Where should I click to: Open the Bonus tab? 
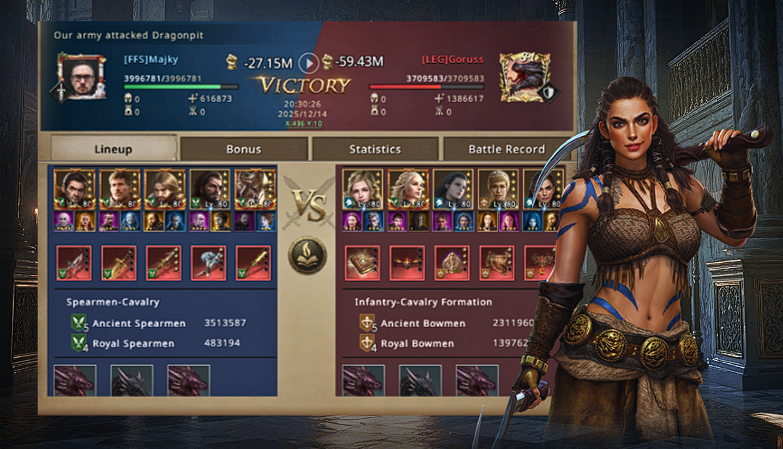pyautogui.click(x=243, y=149)
